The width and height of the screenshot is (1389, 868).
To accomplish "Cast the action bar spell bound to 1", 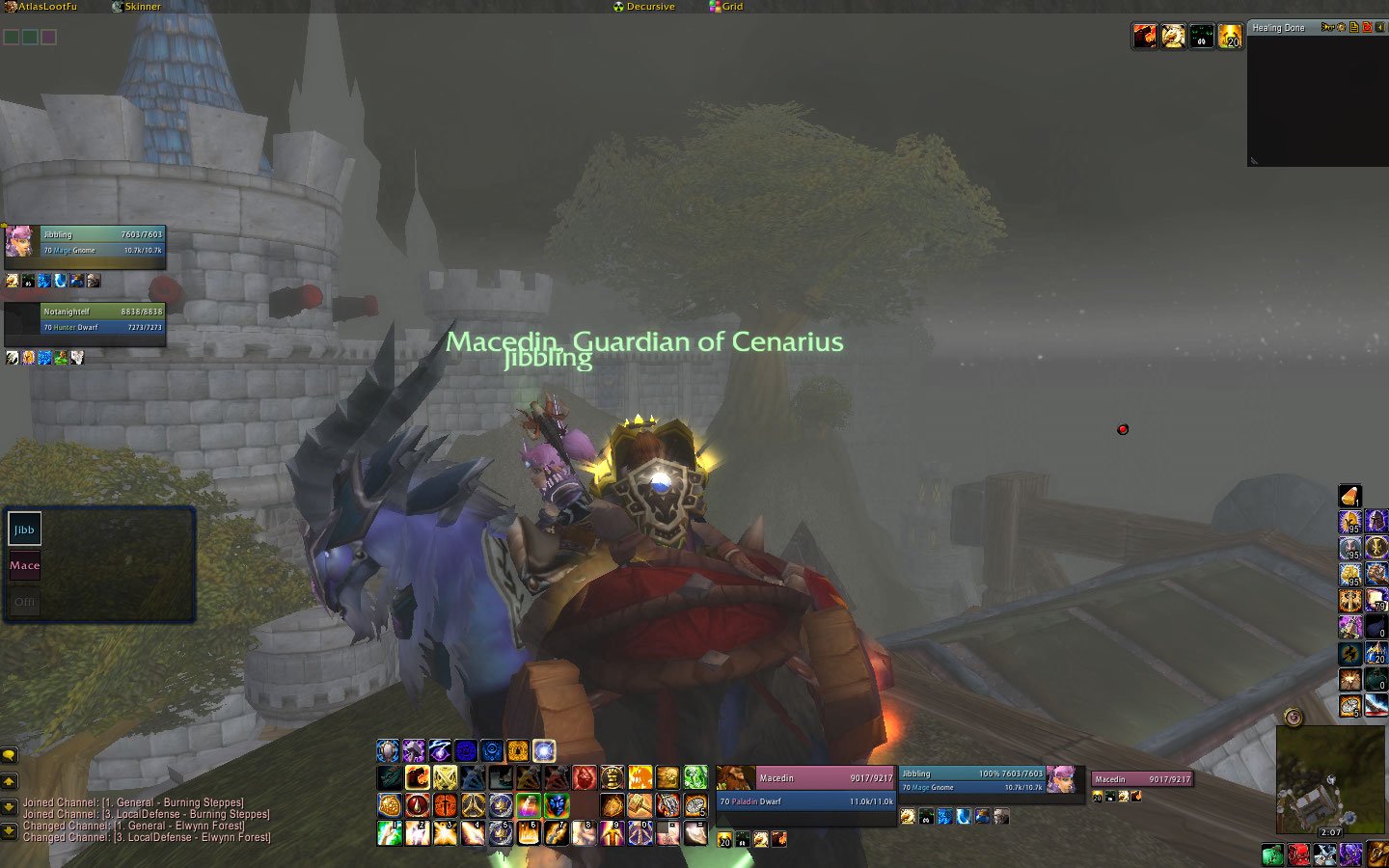I will (x=390, y=832).
